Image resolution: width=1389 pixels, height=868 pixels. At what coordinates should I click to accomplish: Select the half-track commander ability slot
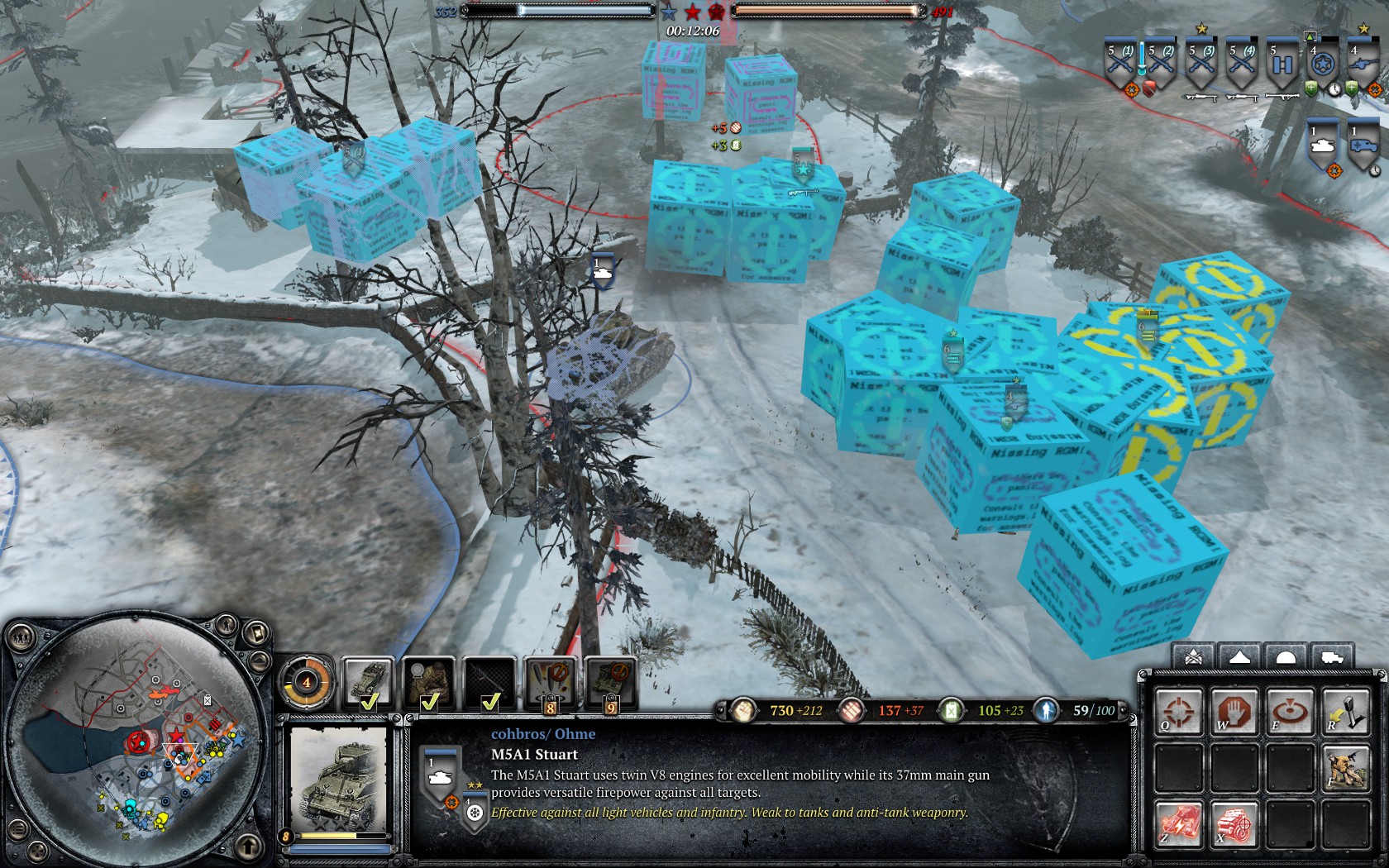368,683
